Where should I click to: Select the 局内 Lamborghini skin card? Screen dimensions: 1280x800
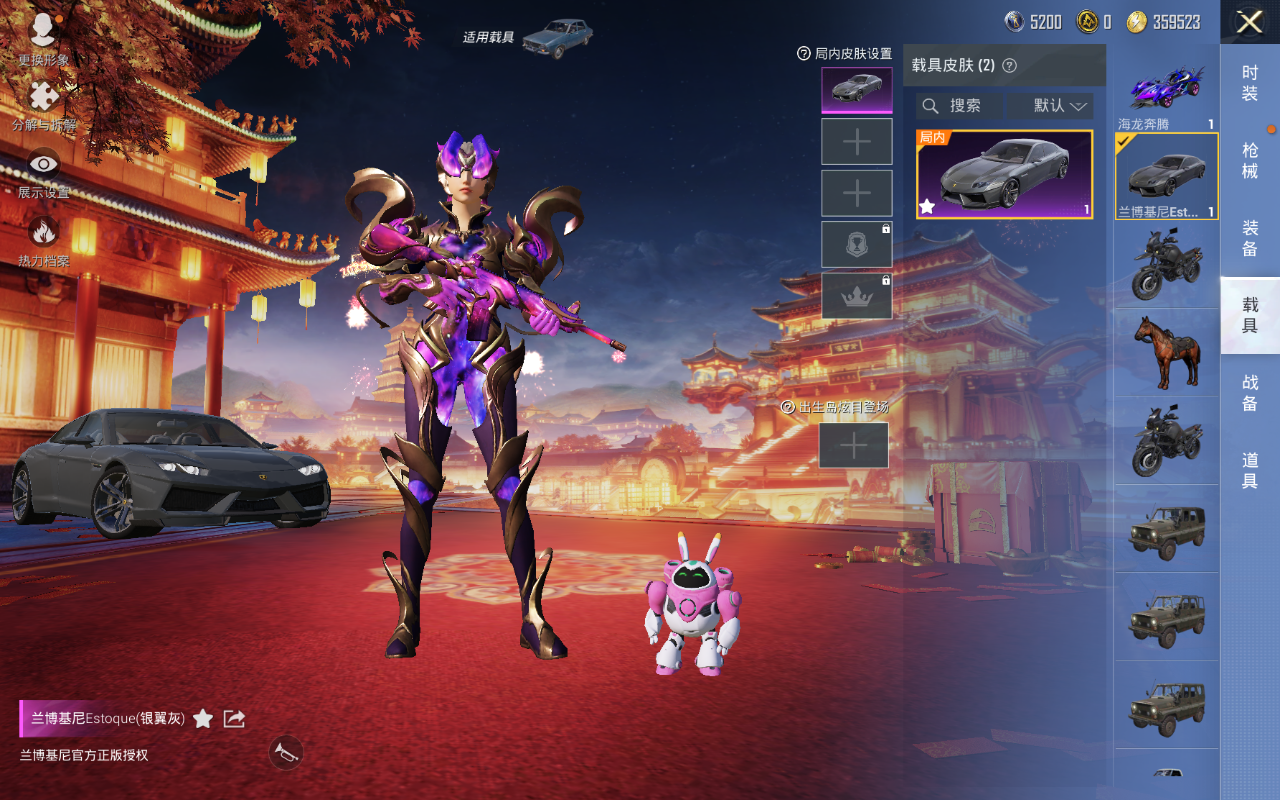(x=1004, y=175)
